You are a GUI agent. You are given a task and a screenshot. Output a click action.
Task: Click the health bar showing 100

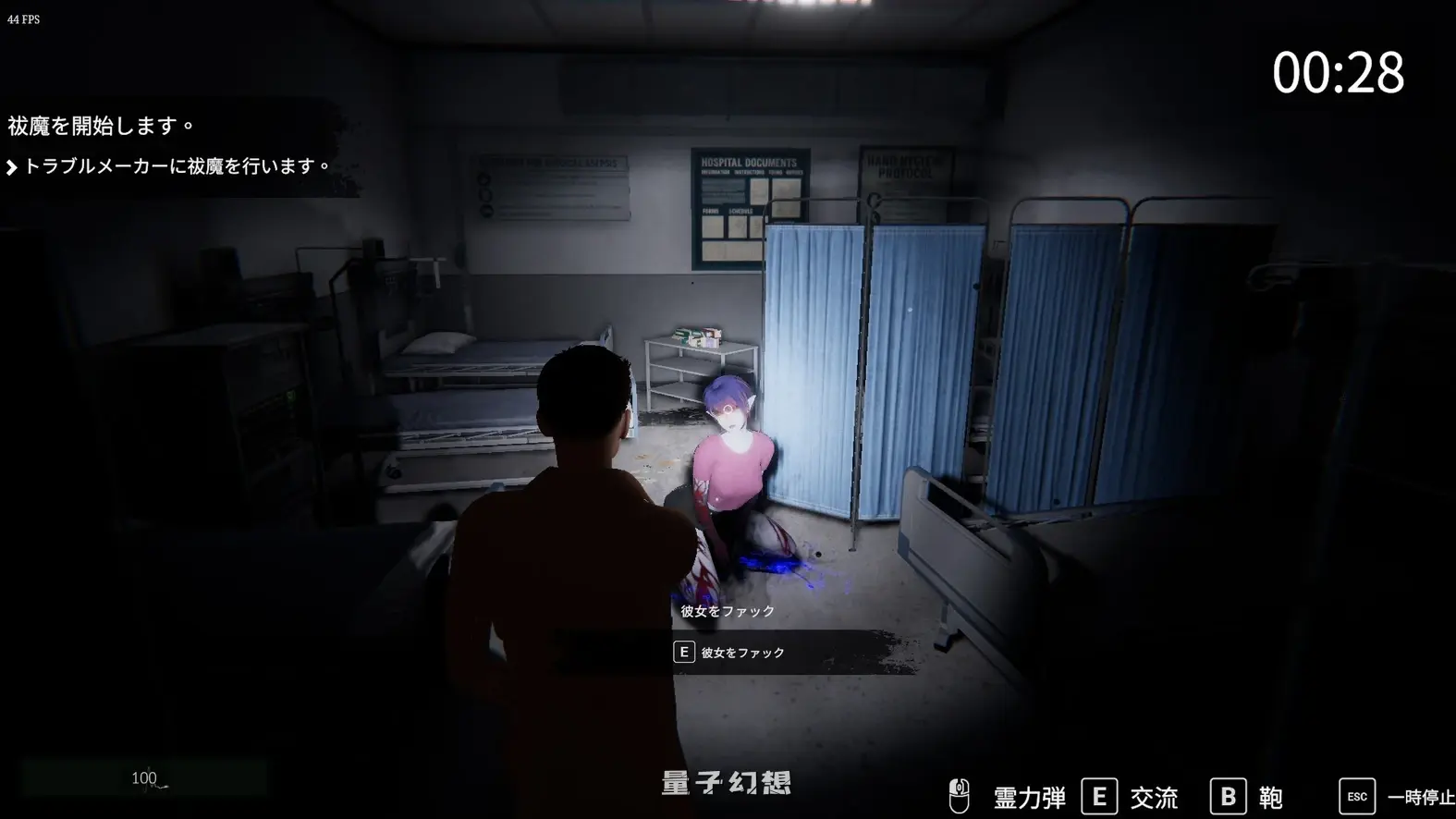145,777
